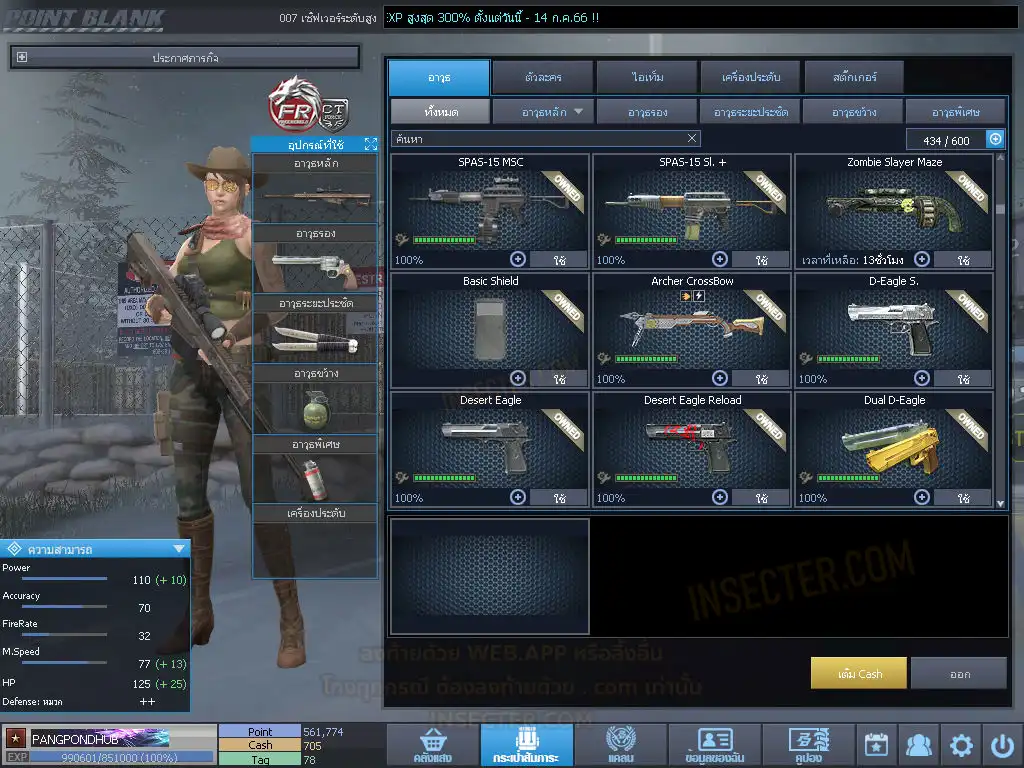Viewport: 1024px width, 768px height.
Task: Open the settings gear icon
Action: tap(961, 745)
